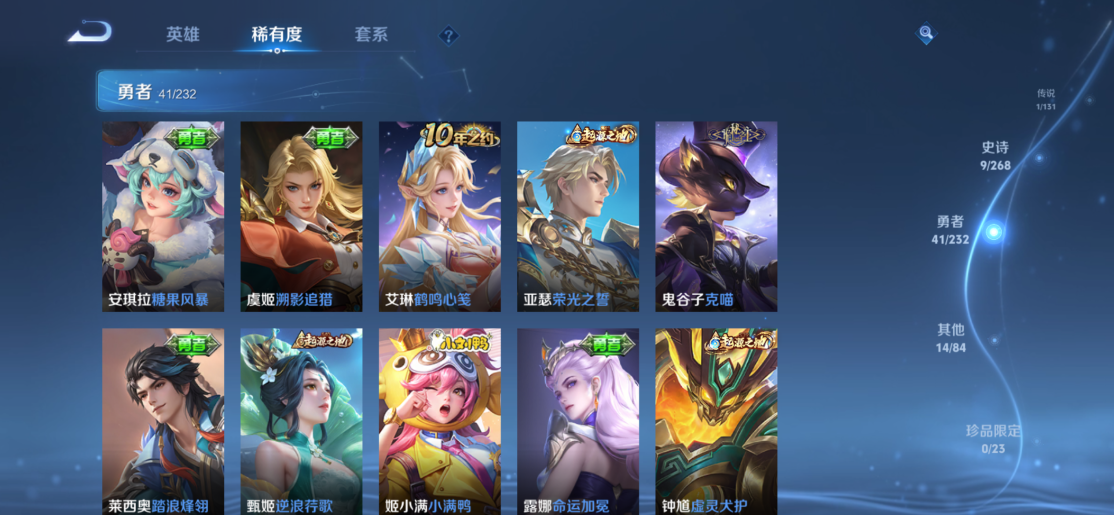Open the magnifier search icon

point(926,34)
